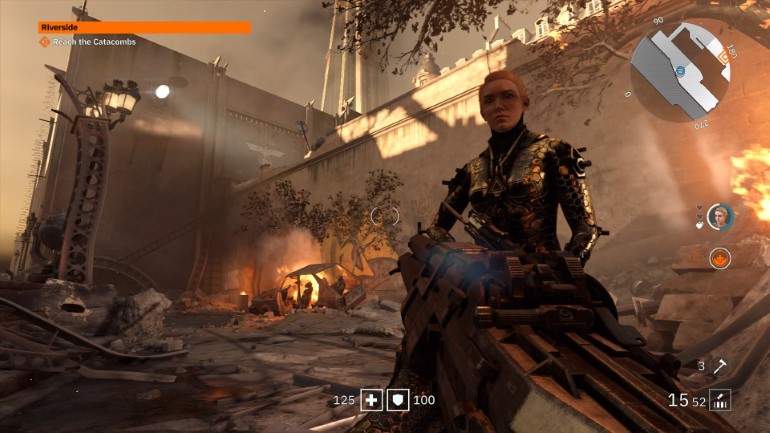Click the armor shield icon
Viewport: 770px width, 433px height.
[x=397, y=400]
